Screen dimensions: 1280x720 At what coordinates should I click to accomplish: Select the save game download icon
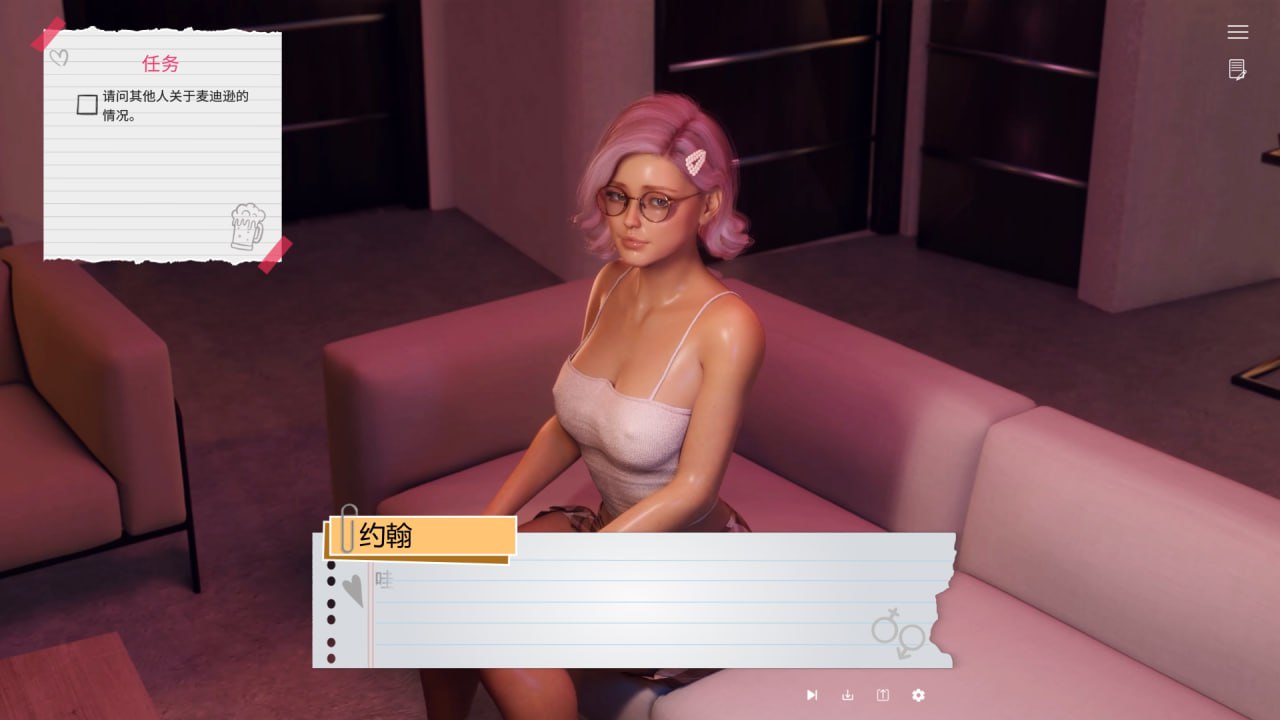coord(847,695)
